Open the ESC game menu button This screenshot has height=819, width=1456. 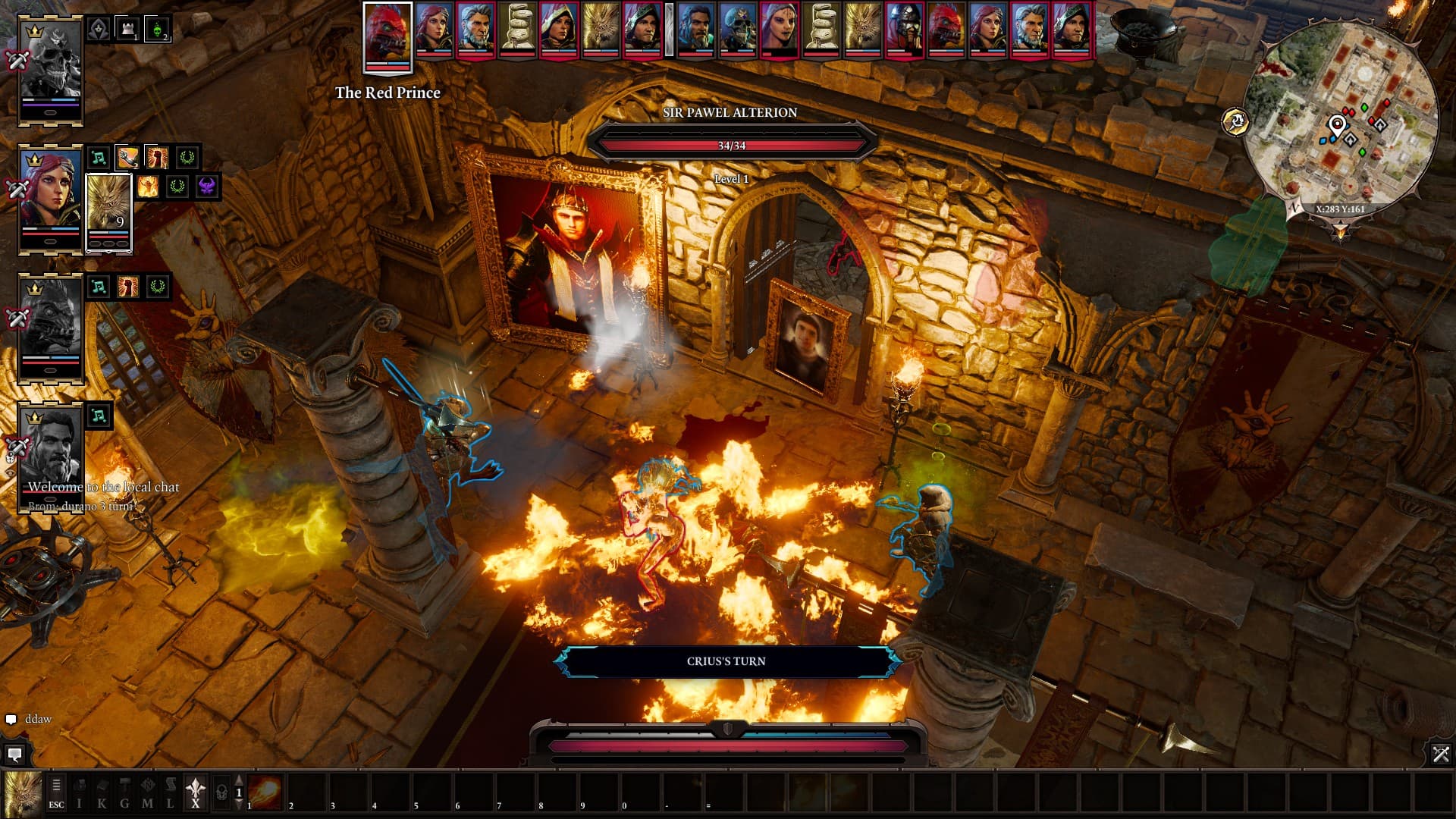click(56, 793)
